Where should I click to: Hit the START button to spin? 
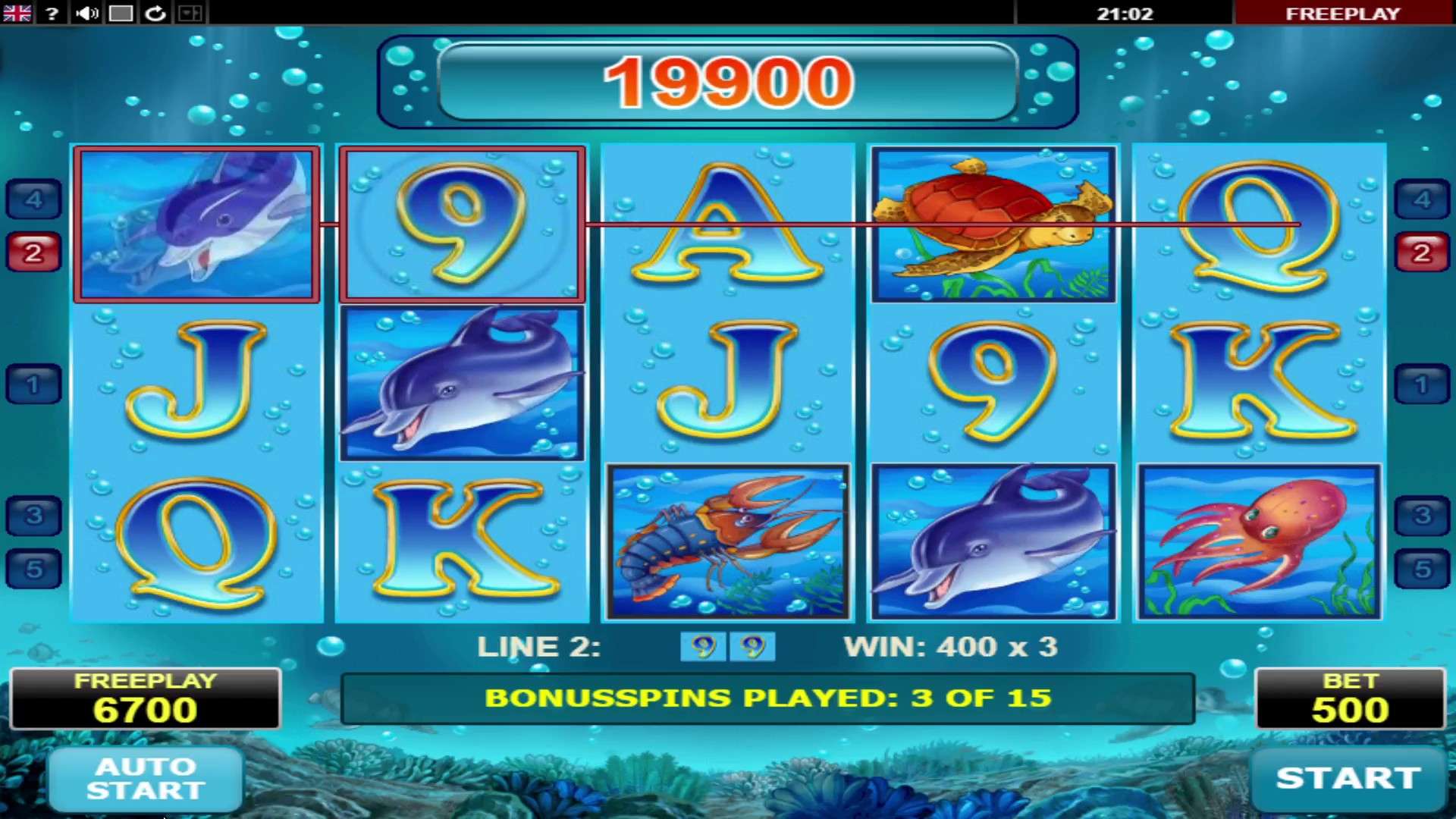(x=1348, y=778)
